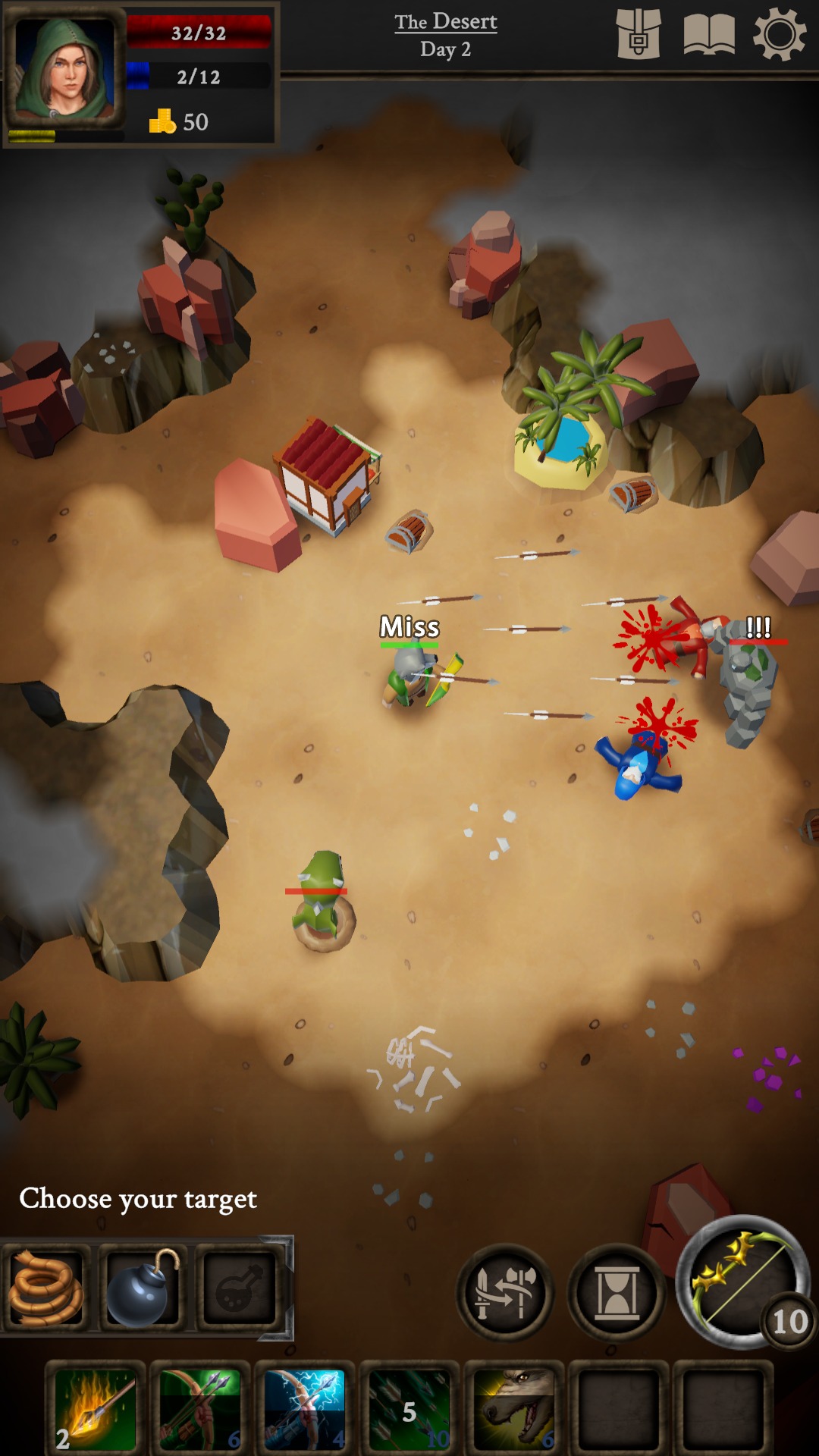Choose the arrow volley skill on cooldown
This screenshot has width=819, height=1456.
tap(409, 1410)
